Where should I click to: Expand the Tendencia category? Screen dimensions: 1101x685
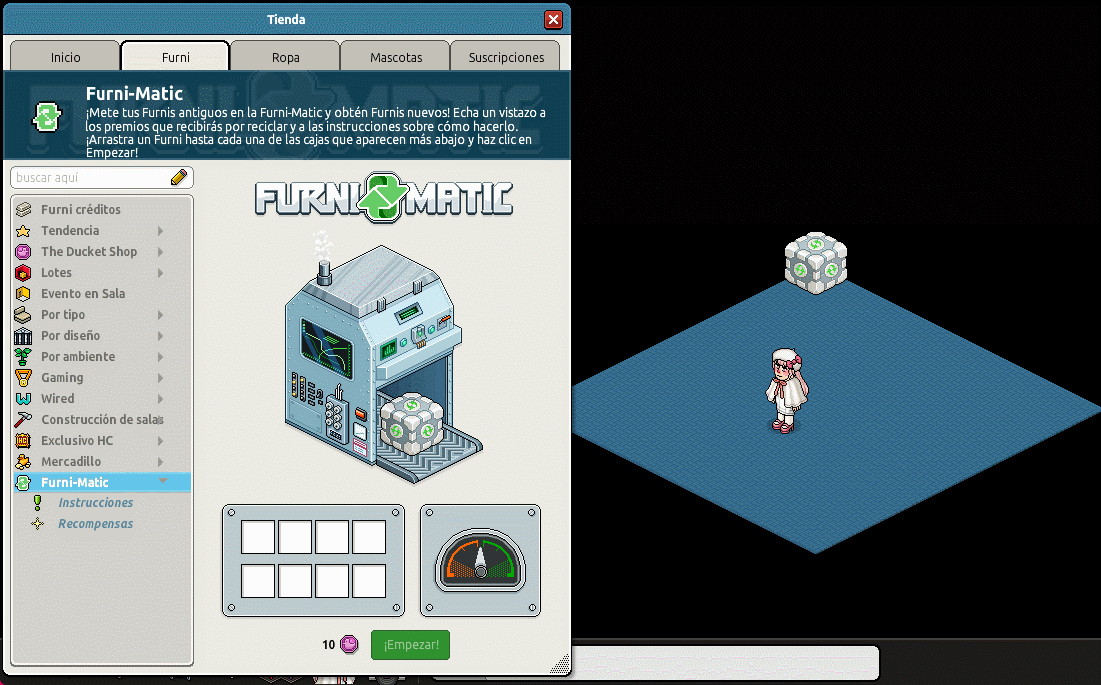coord(70,231)
